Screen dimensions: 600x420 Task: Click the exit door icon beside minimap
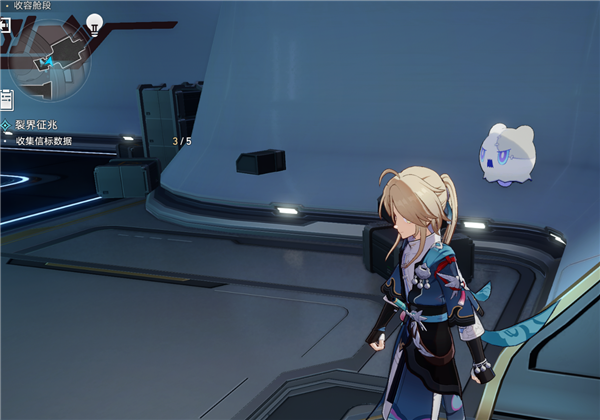pyautogui.click(x=5, y=26)
